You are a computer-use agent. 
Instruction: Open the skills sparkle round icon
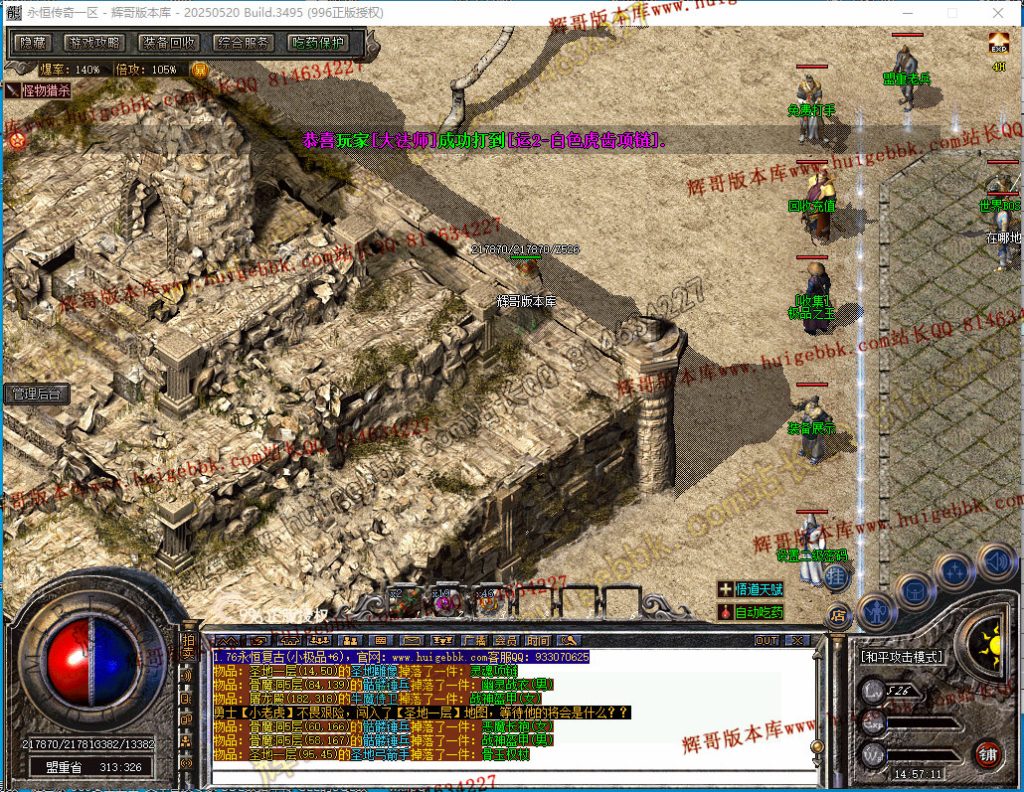pos(955,570)
